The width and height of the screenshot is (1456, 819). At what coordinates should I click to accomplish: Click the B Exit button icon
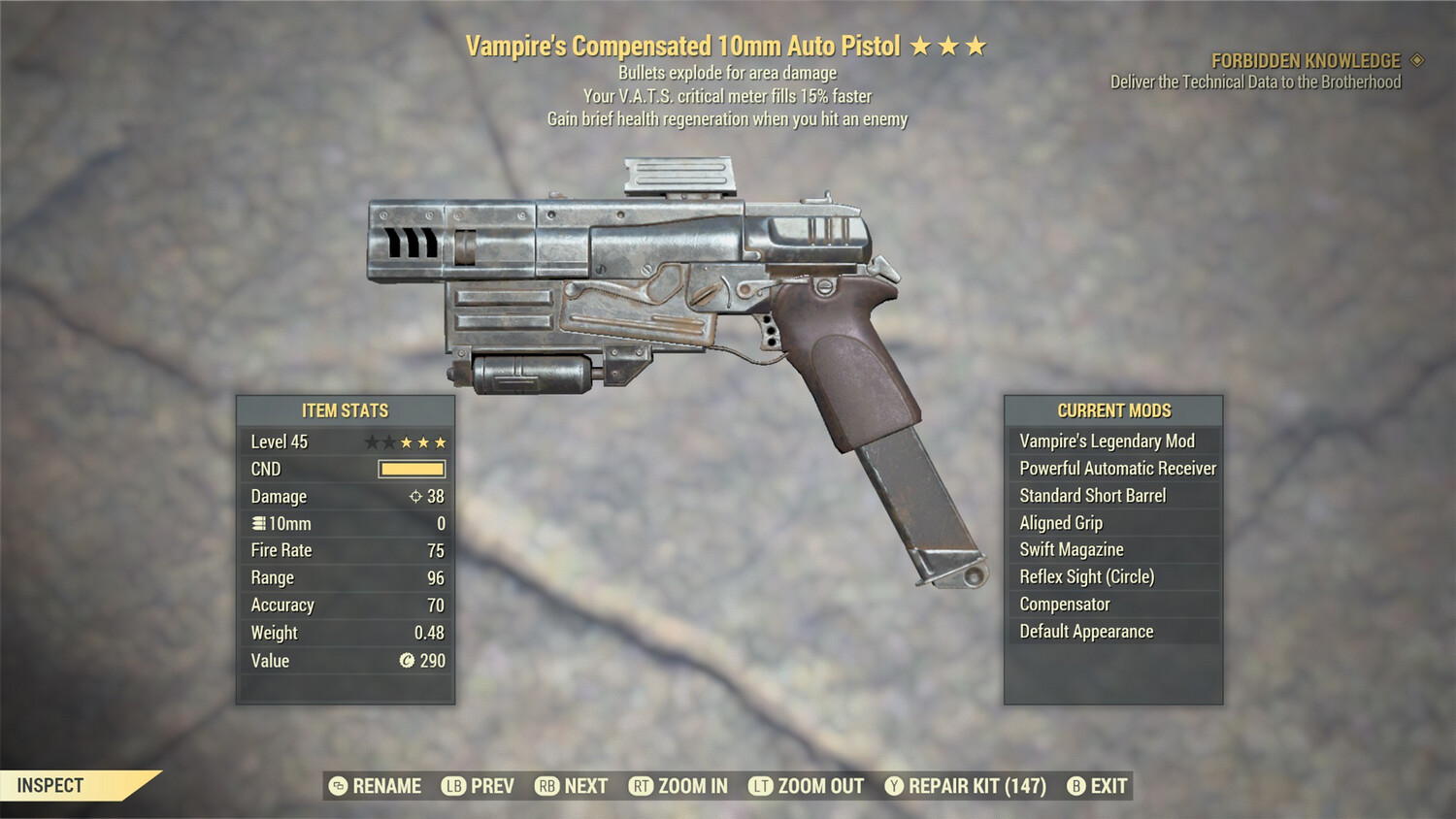pos(1074,786)
